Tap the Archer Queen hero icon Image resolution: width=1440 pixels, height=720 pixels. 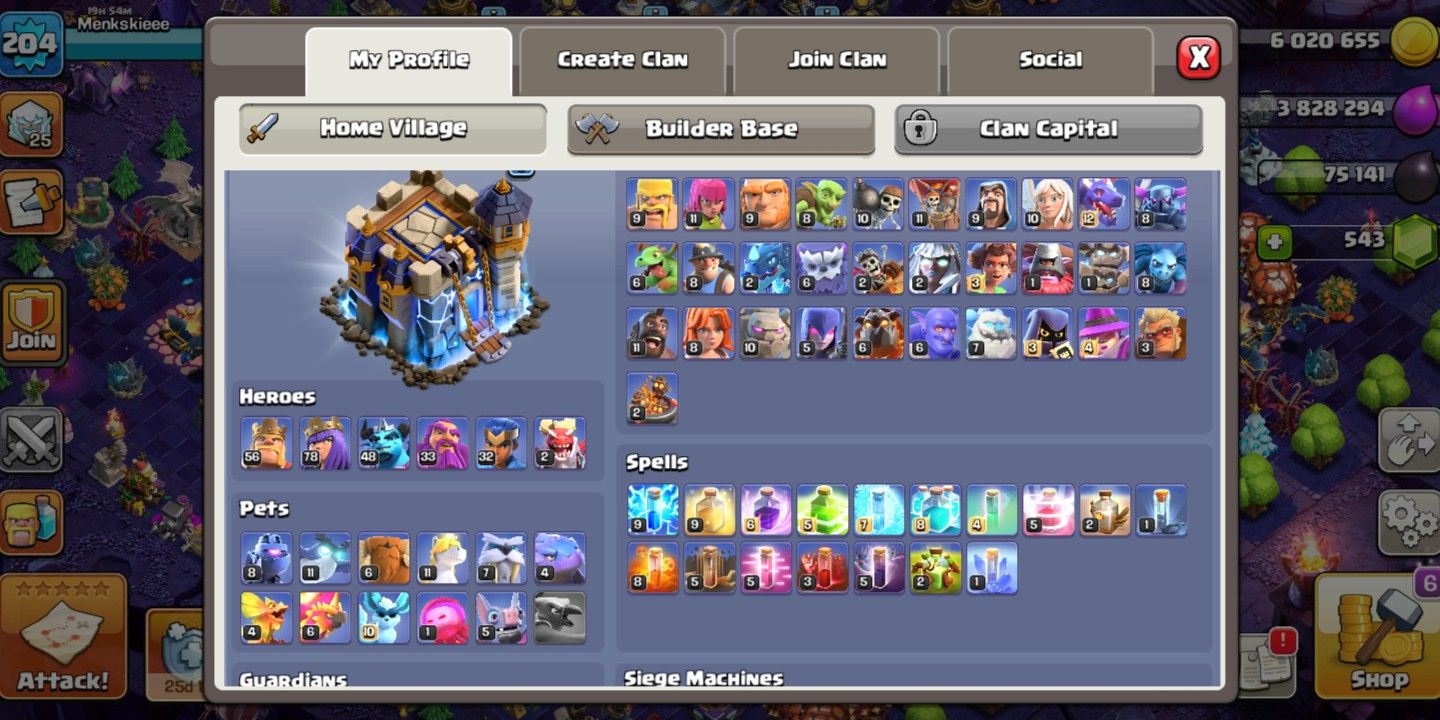click(325, 443)
